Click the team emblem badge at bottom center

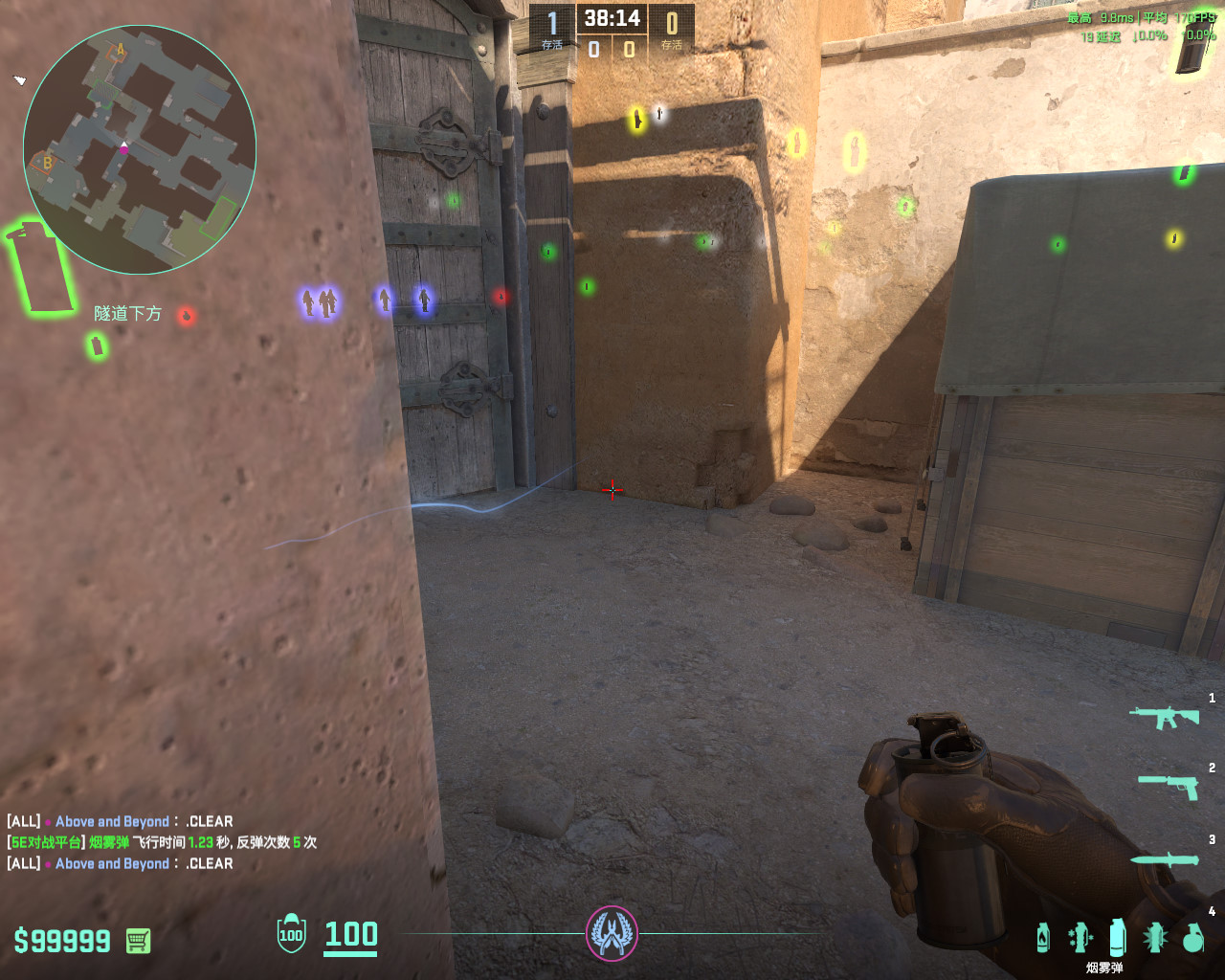[x=612, y=933]
